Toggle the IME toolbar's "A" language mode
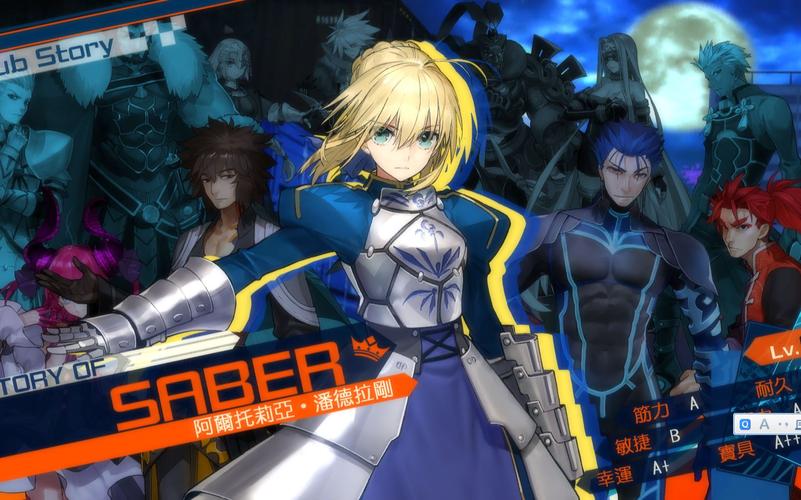 tap(764, 425)
